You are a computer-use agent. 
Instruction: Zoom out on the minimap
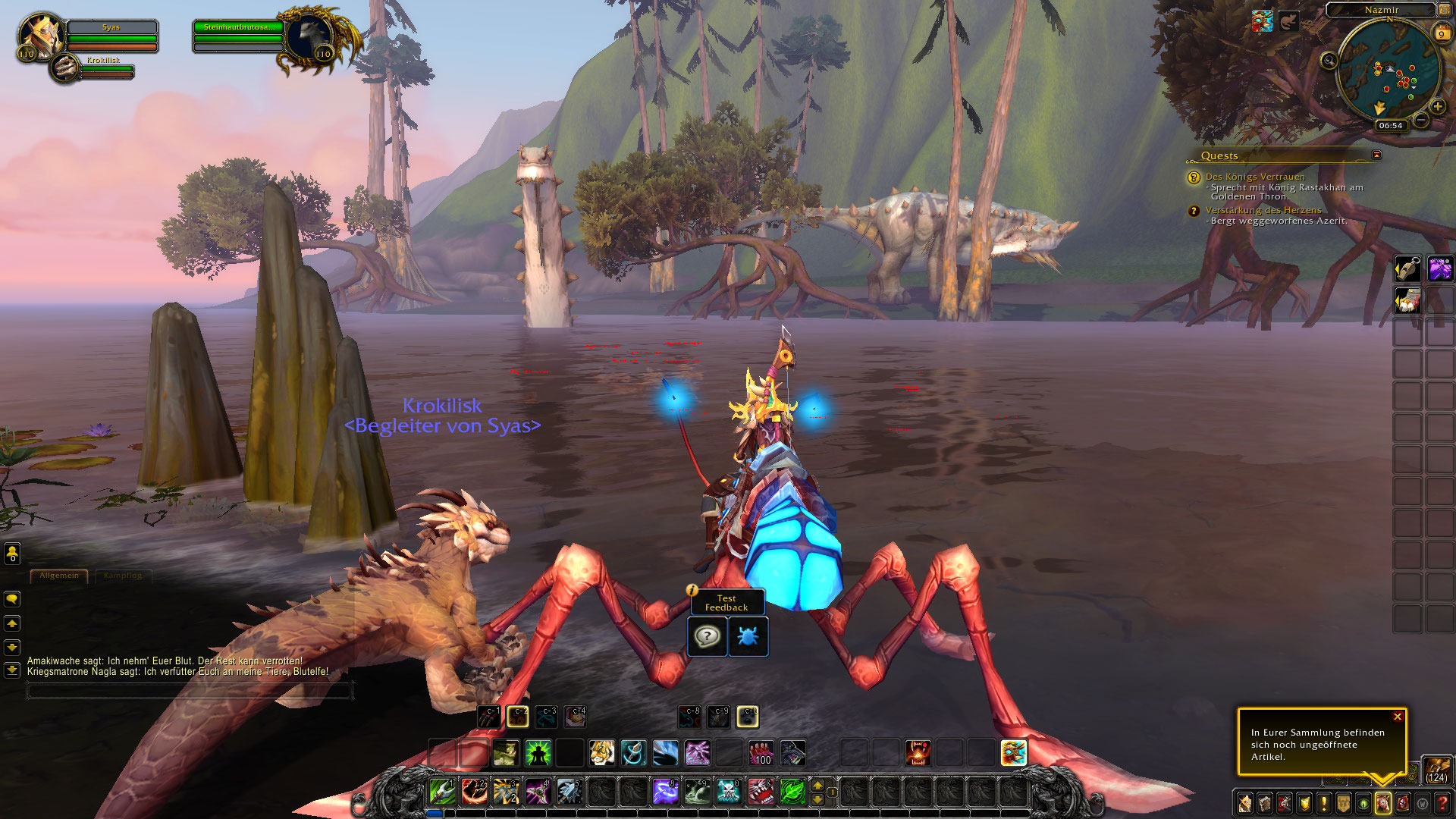click(x=1421, y=121)
